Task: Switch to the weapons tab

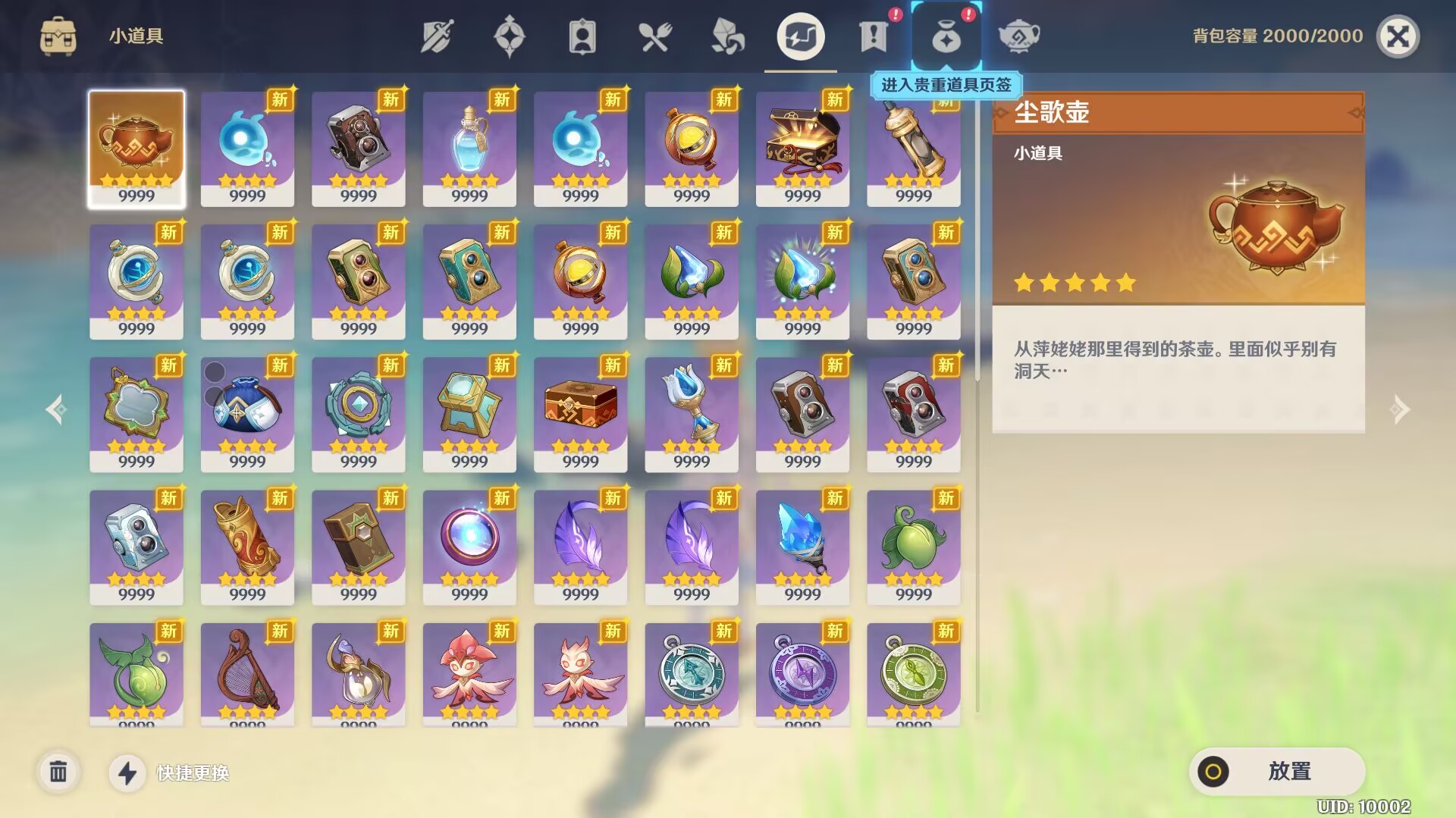Action: [x=437, y=36]
